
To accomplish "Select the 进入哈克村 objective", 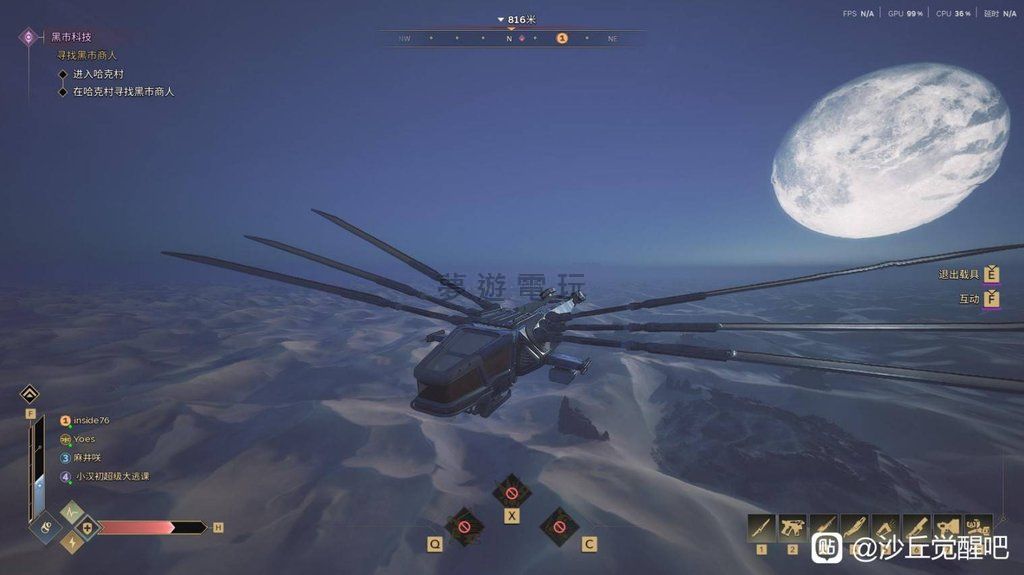I will pos(98,74).
